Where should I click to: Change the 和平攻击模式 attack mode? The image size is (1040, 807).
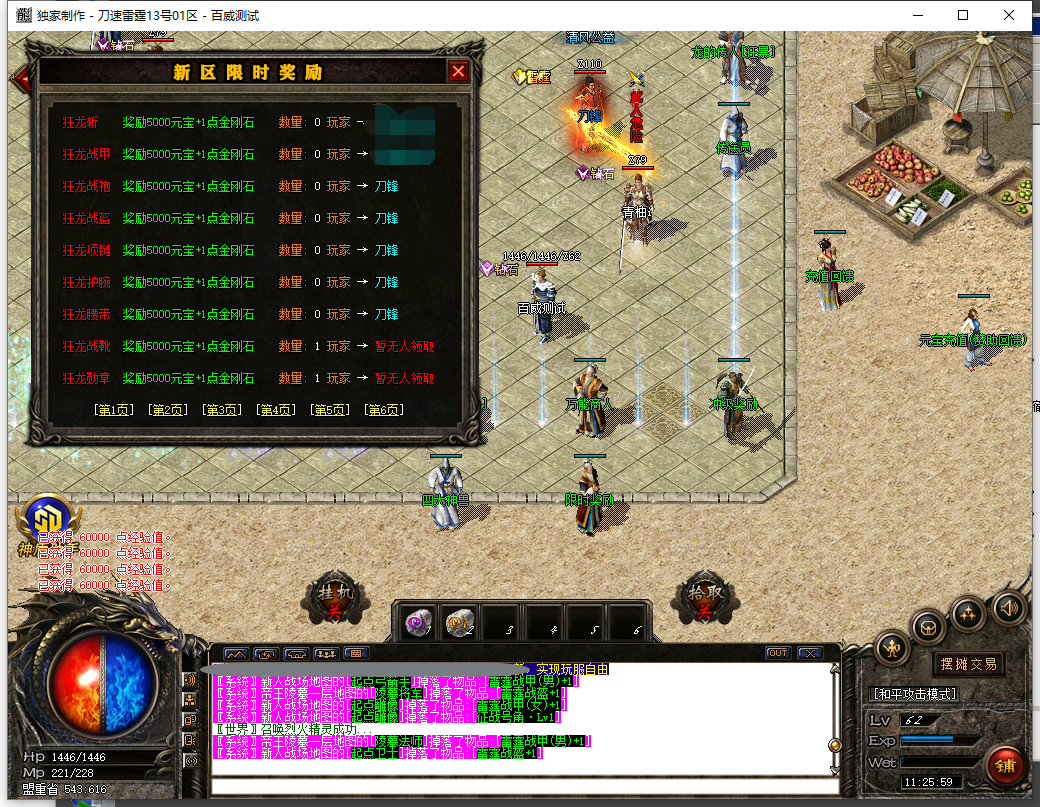click(x=914, y=694)
